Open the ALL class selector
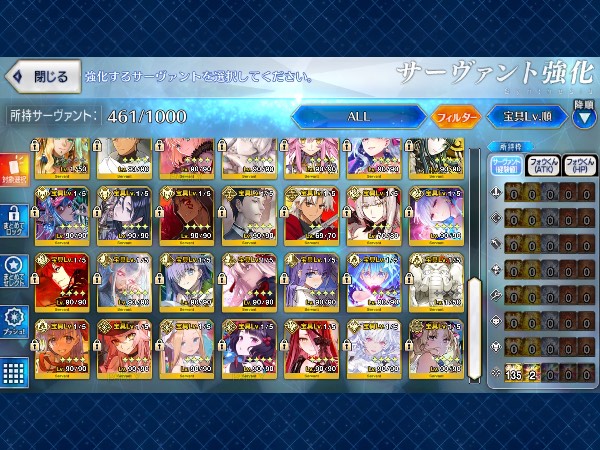600x450 pixels. pos(359,116)
